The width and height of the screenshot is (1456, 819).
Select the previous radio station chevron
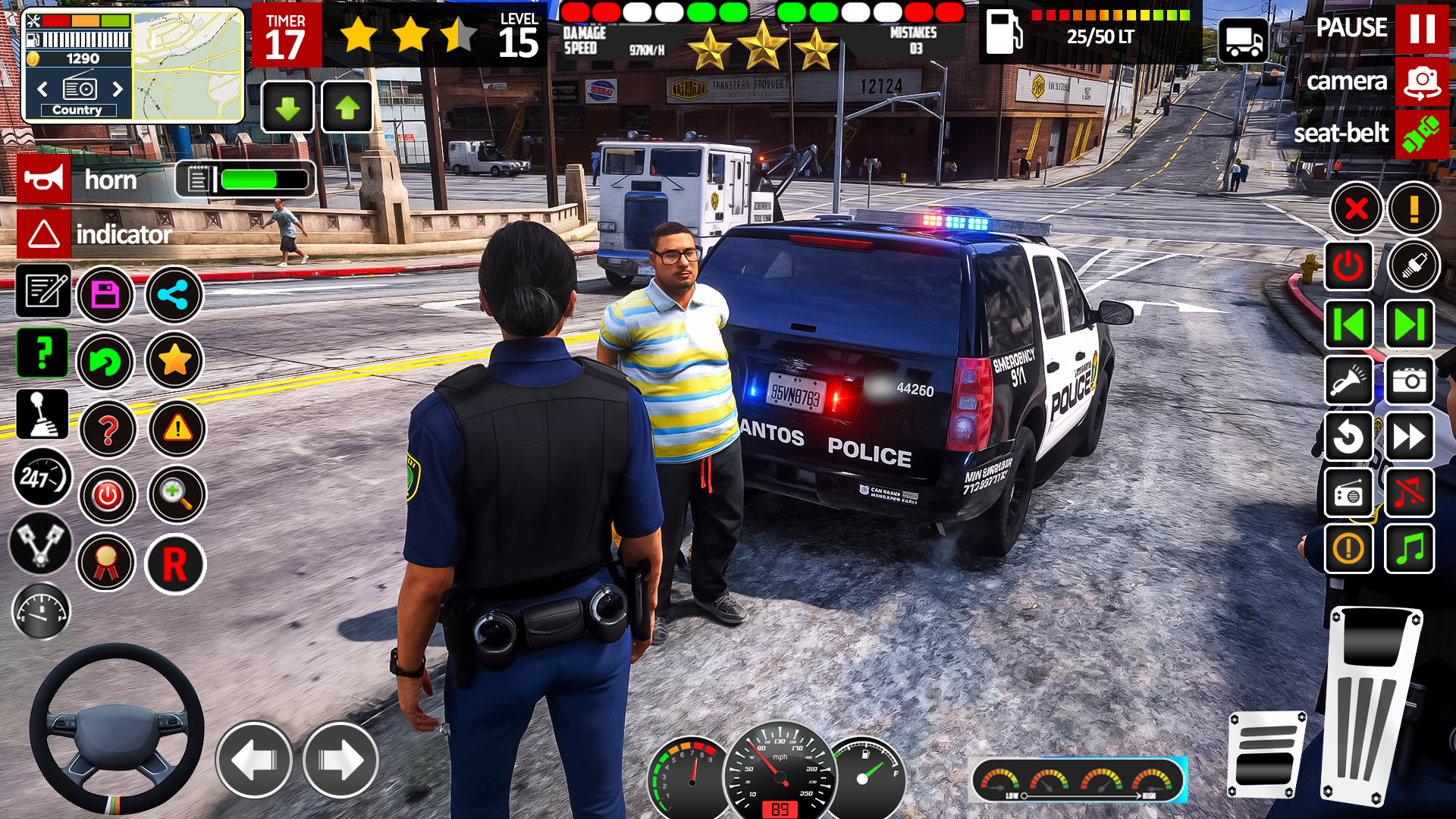pos(42,89)
